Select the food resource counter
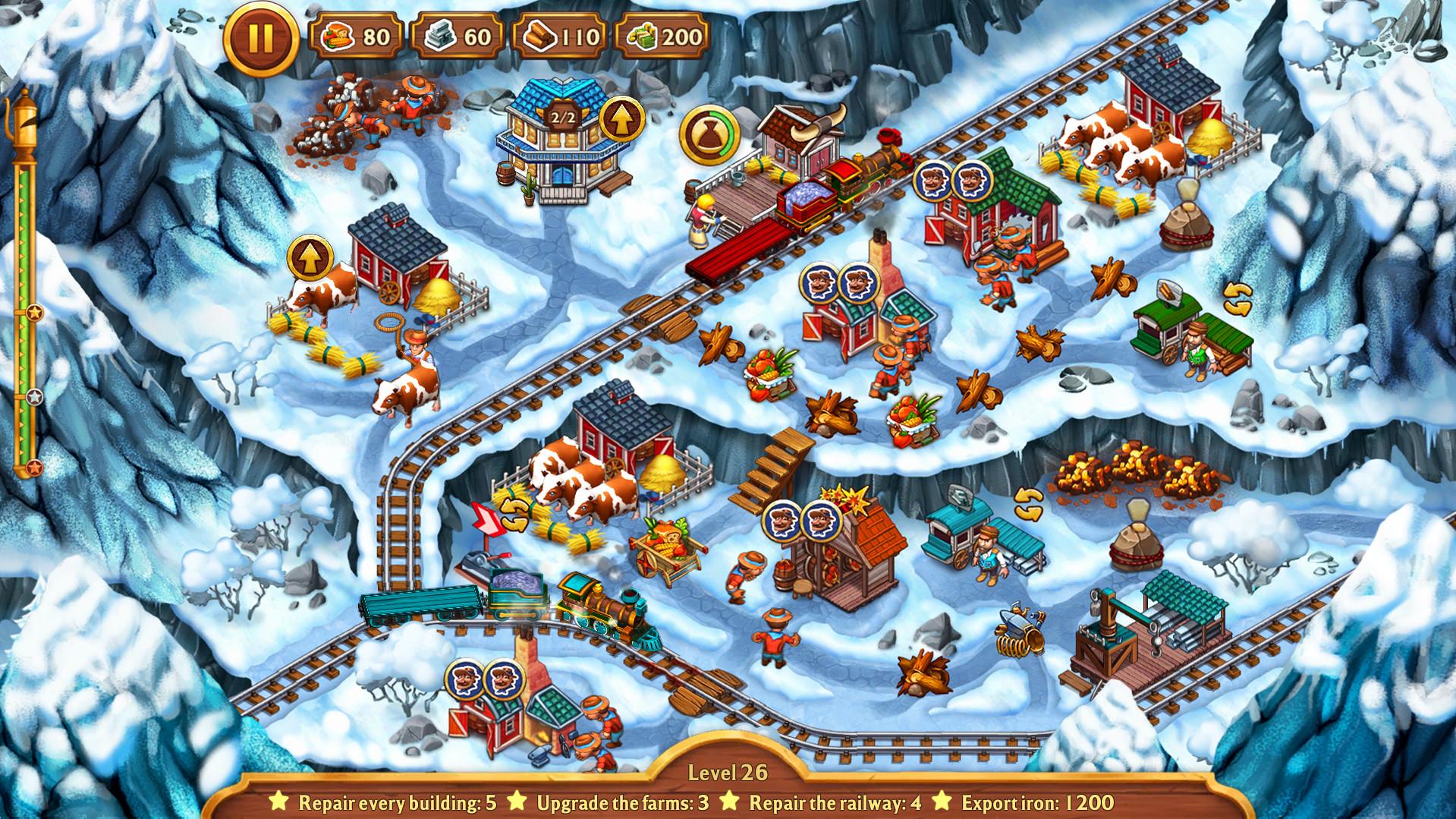 [357, 33]
